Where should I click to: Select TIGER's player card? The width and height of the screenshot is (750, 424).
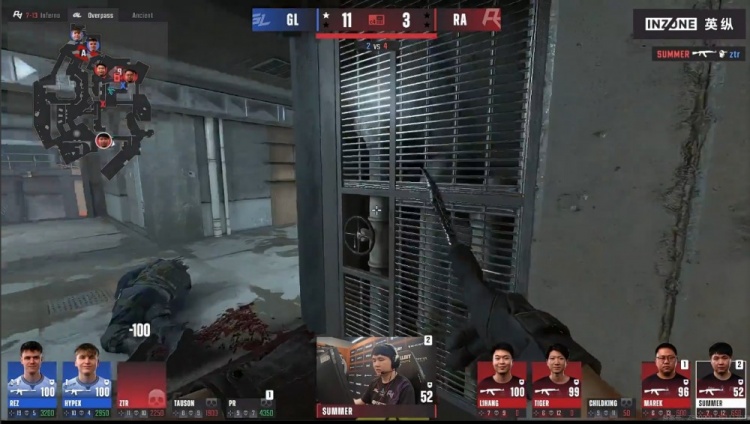coord(556,389)
